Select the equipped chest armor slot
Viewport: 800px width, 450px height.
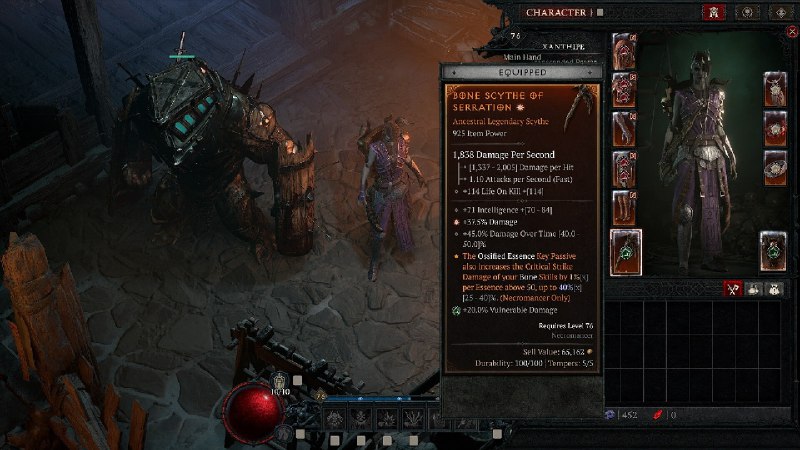coord(623,88)
